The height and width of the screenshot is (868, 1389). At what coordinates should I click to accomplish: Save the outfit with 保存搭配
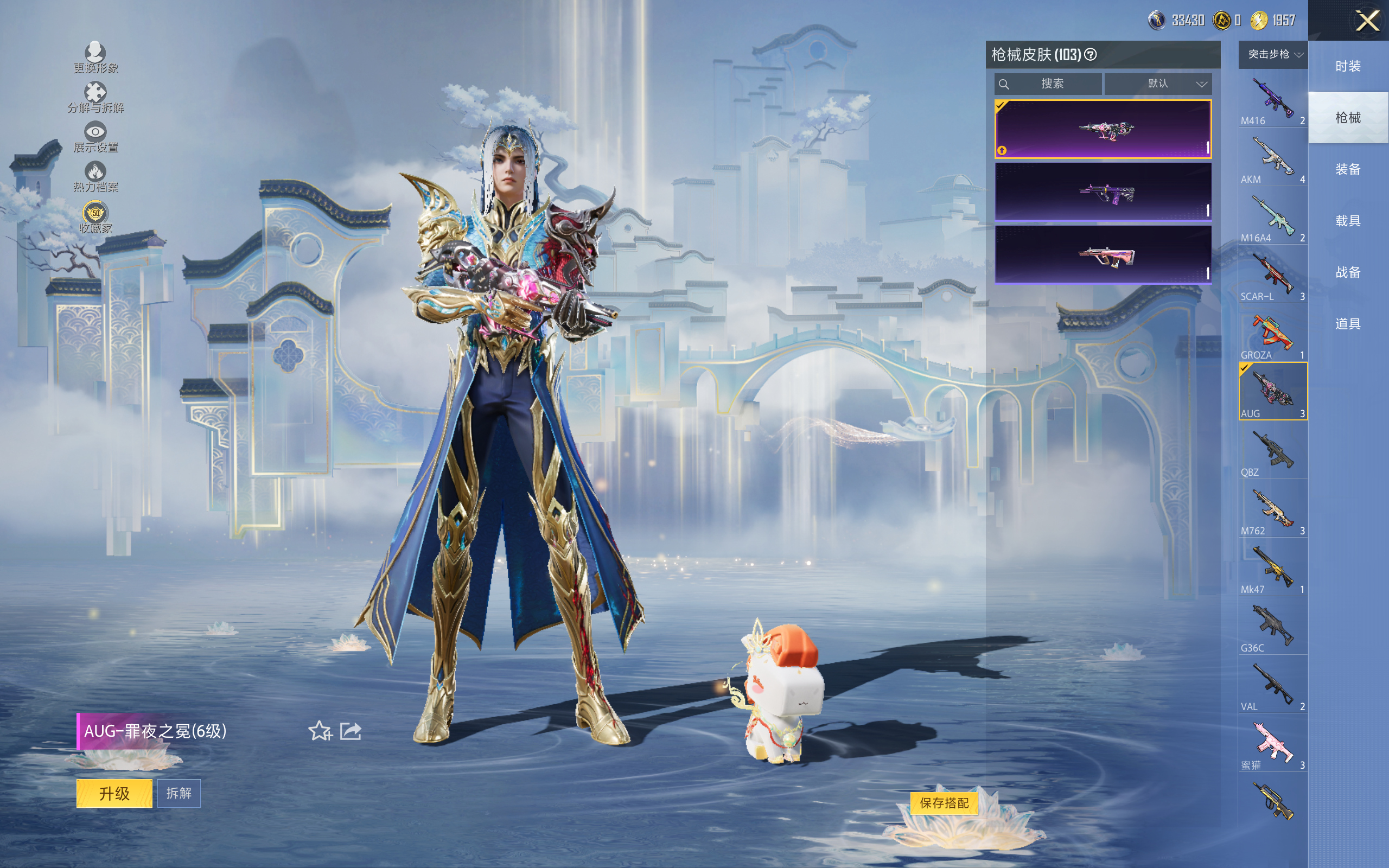pyautogui.click(x=944, y=802)
